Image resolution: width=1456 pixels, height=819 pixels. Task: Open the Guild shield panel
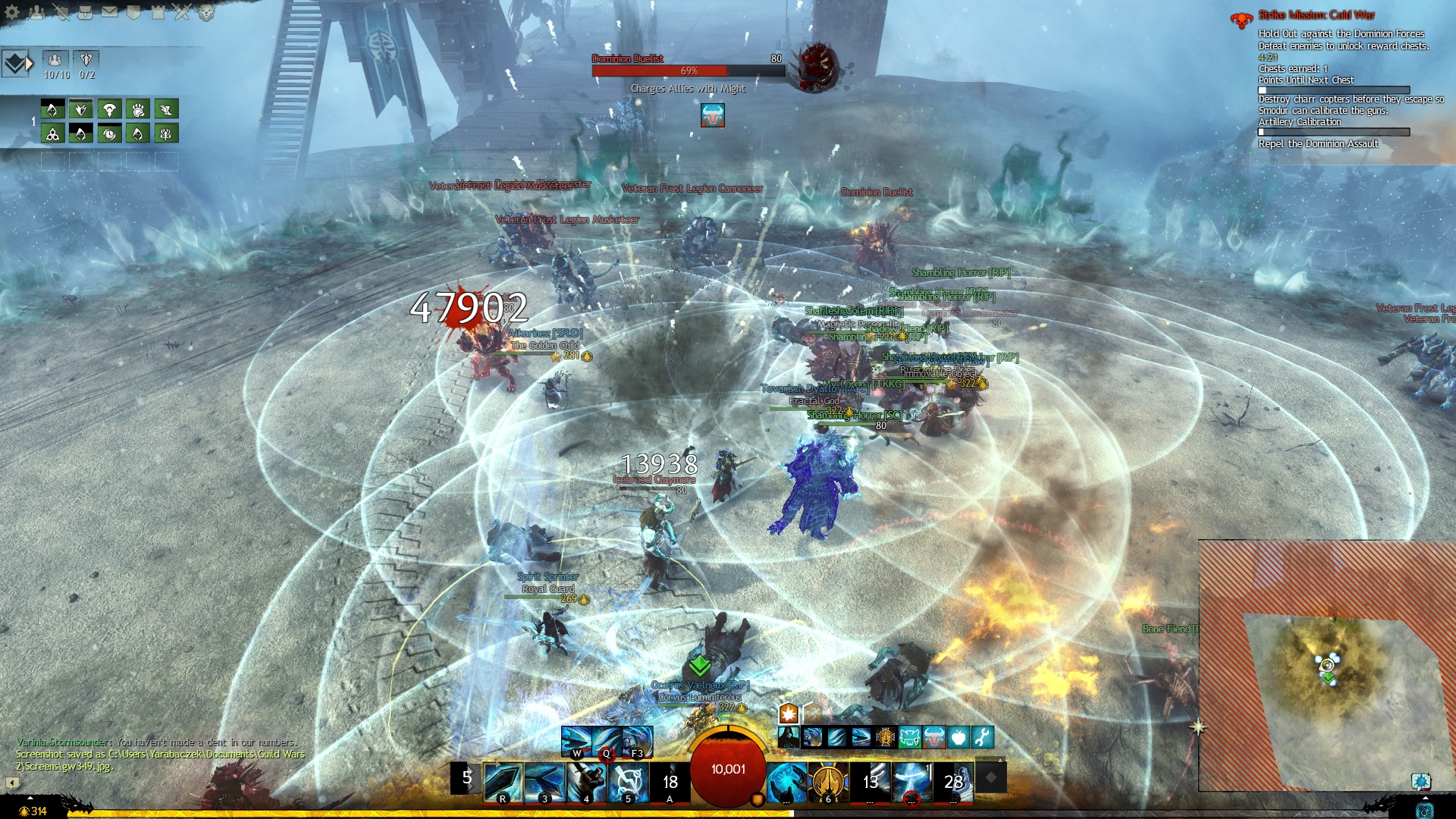[133, 12]
